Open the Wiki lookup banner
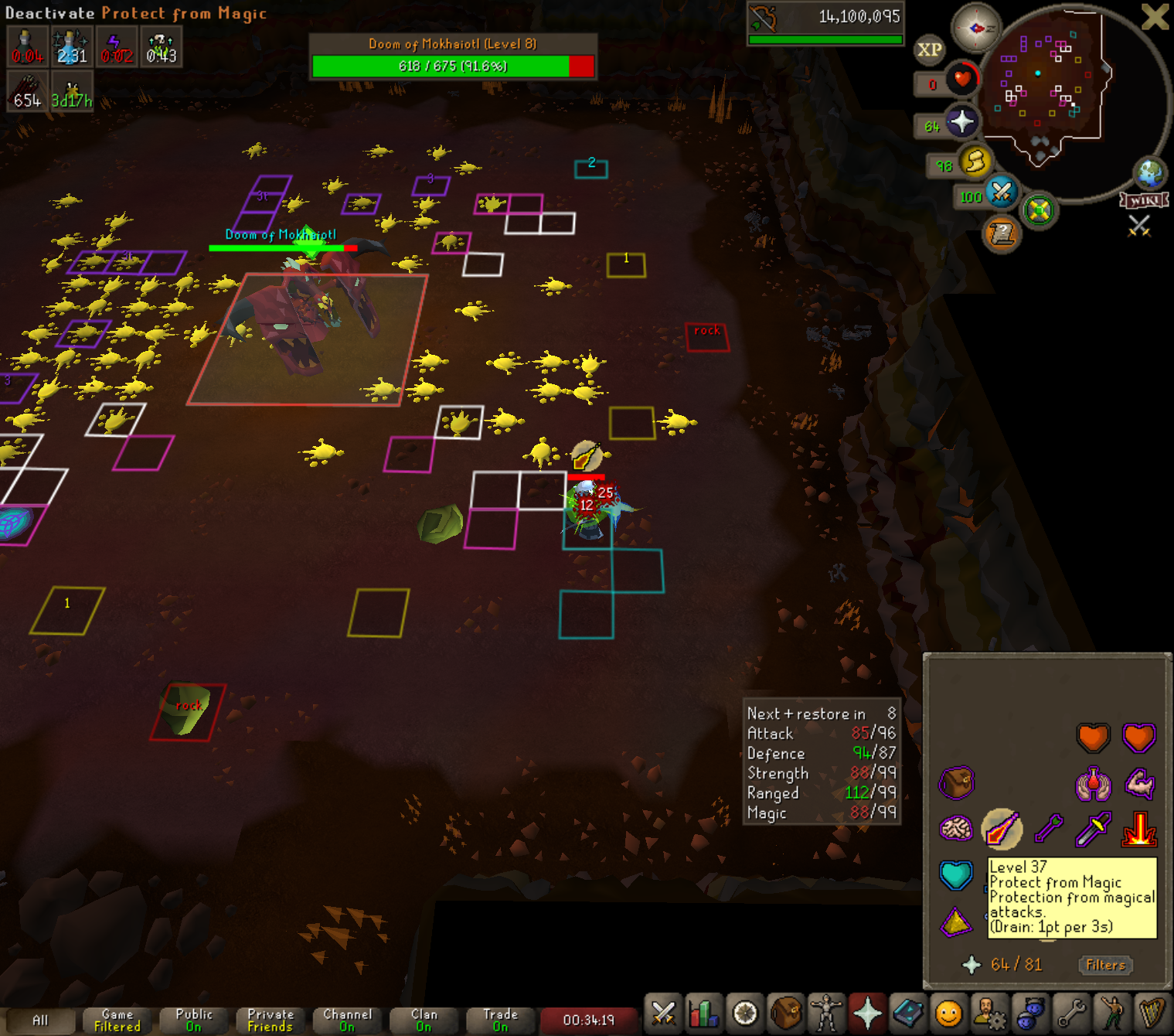The height and width of the screenshot is (1036, 1174). pos(1144,201)
